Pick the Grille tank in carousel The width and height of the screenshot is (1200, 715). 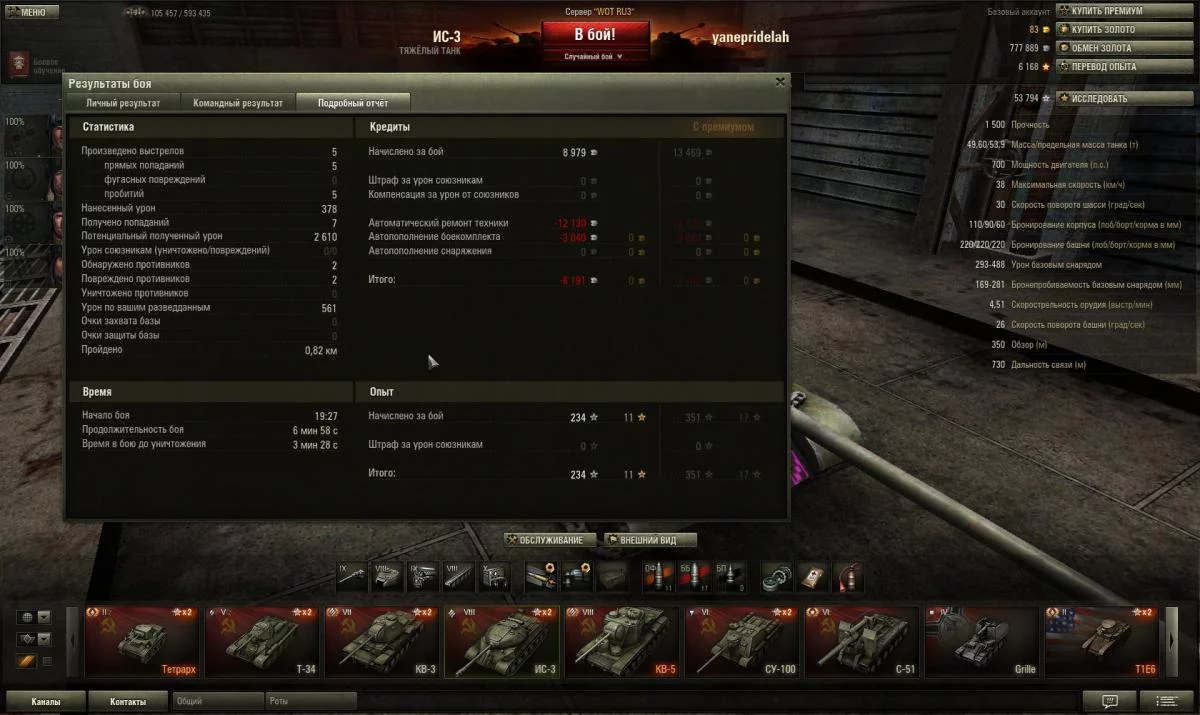click(x=981, y=641)
